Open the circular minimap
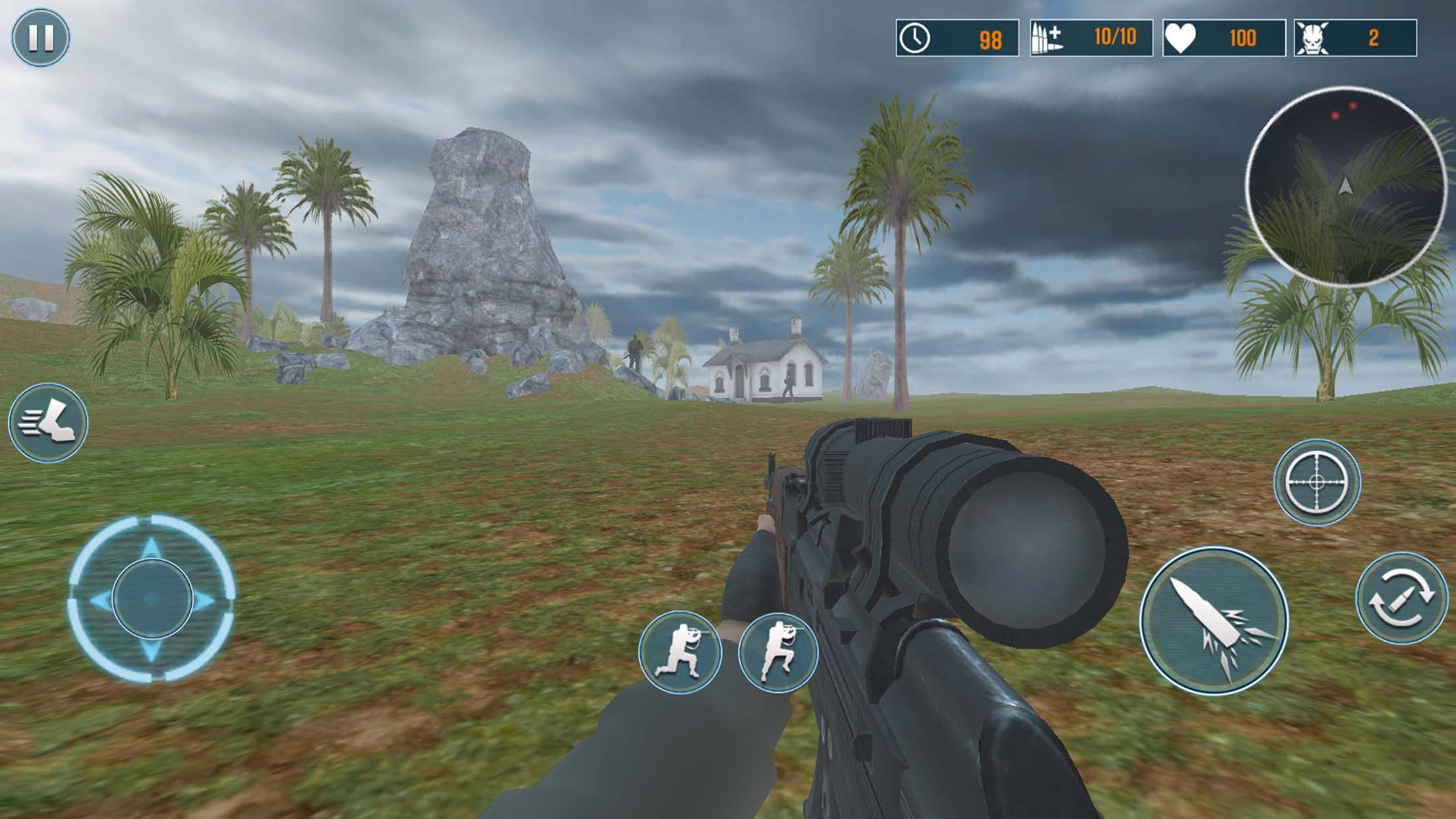Image resolution: width=1456 pixels, height=819 pixels. point(1345,187)
